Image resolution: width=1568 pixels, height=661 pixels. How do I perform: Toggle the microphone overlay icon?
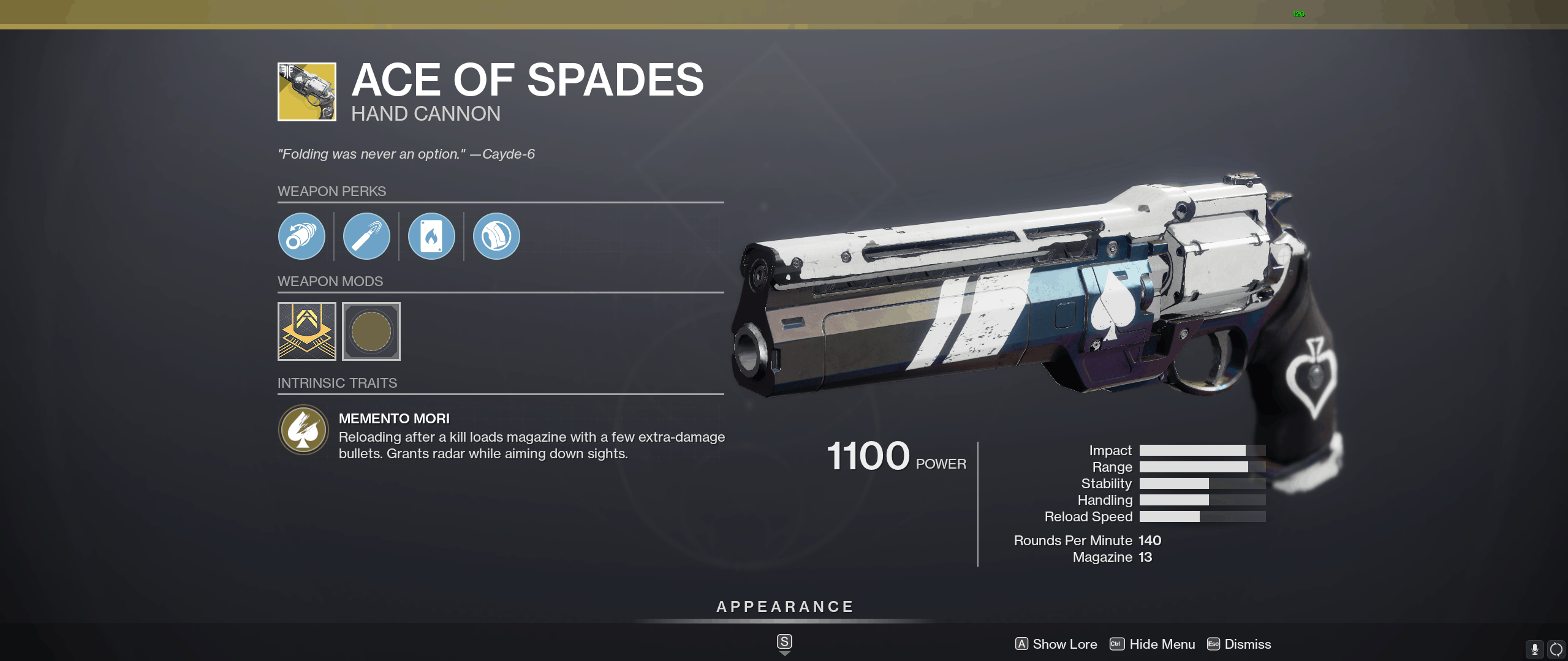click(x=1534, y=649)
